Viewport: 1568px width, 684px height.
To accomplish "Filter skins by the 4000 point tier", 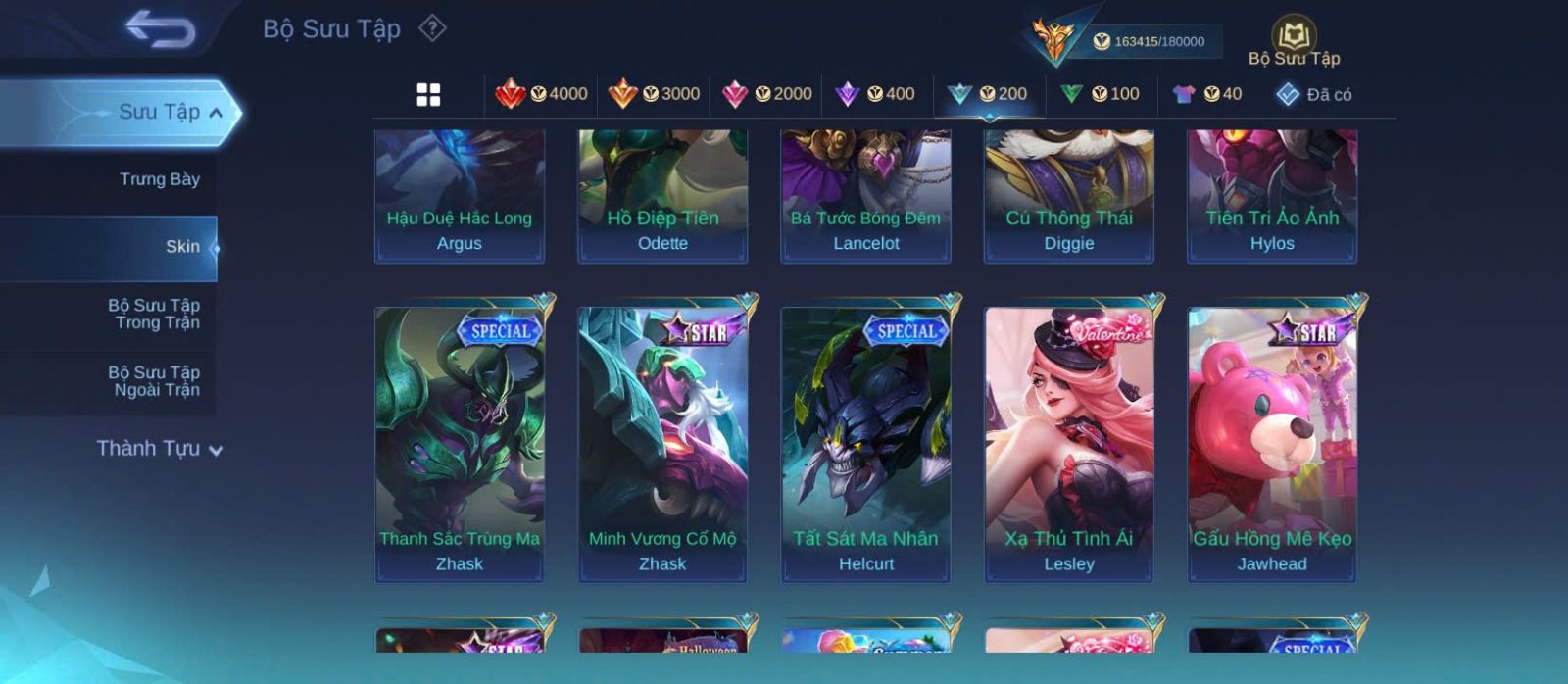I will pos(542,94).
